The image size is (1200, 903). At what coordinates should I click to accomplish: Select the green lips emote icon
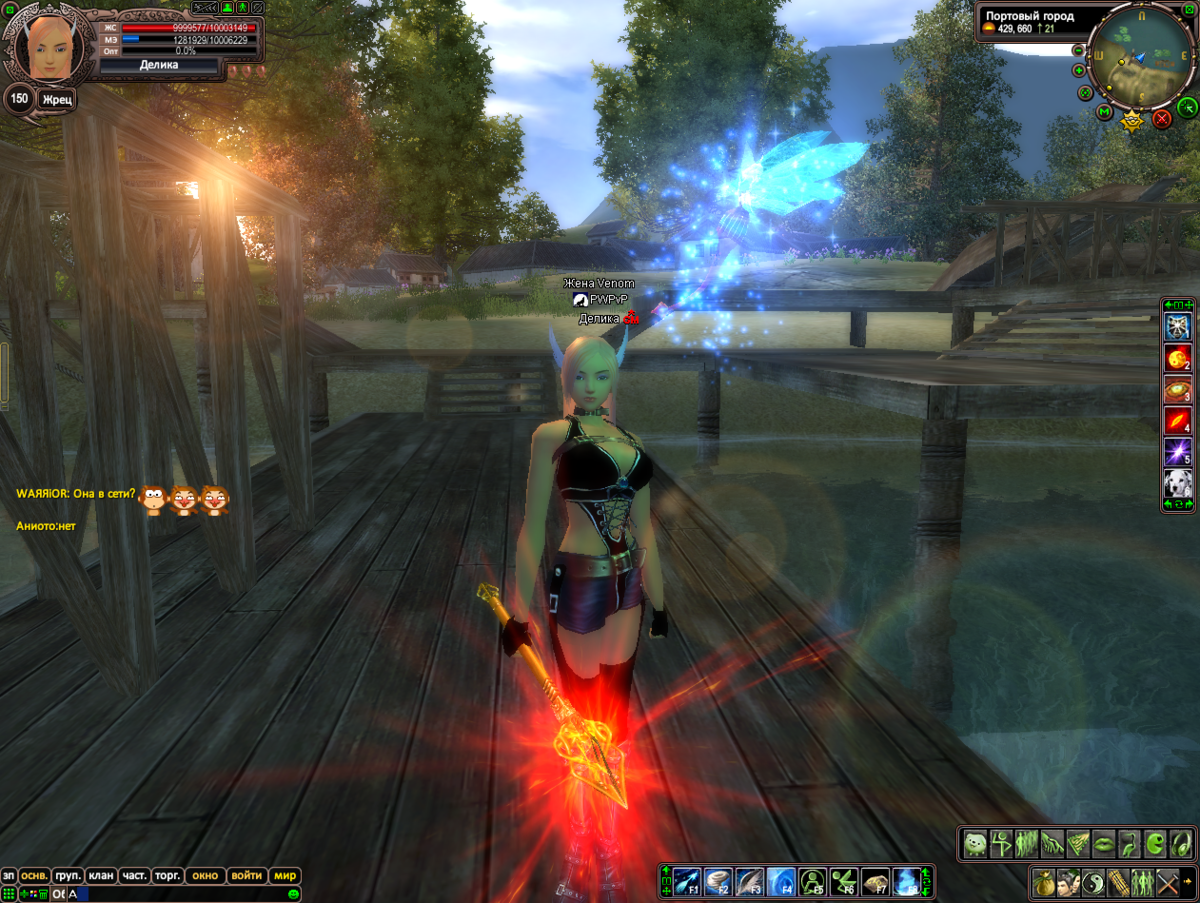tap(1103, 844)
